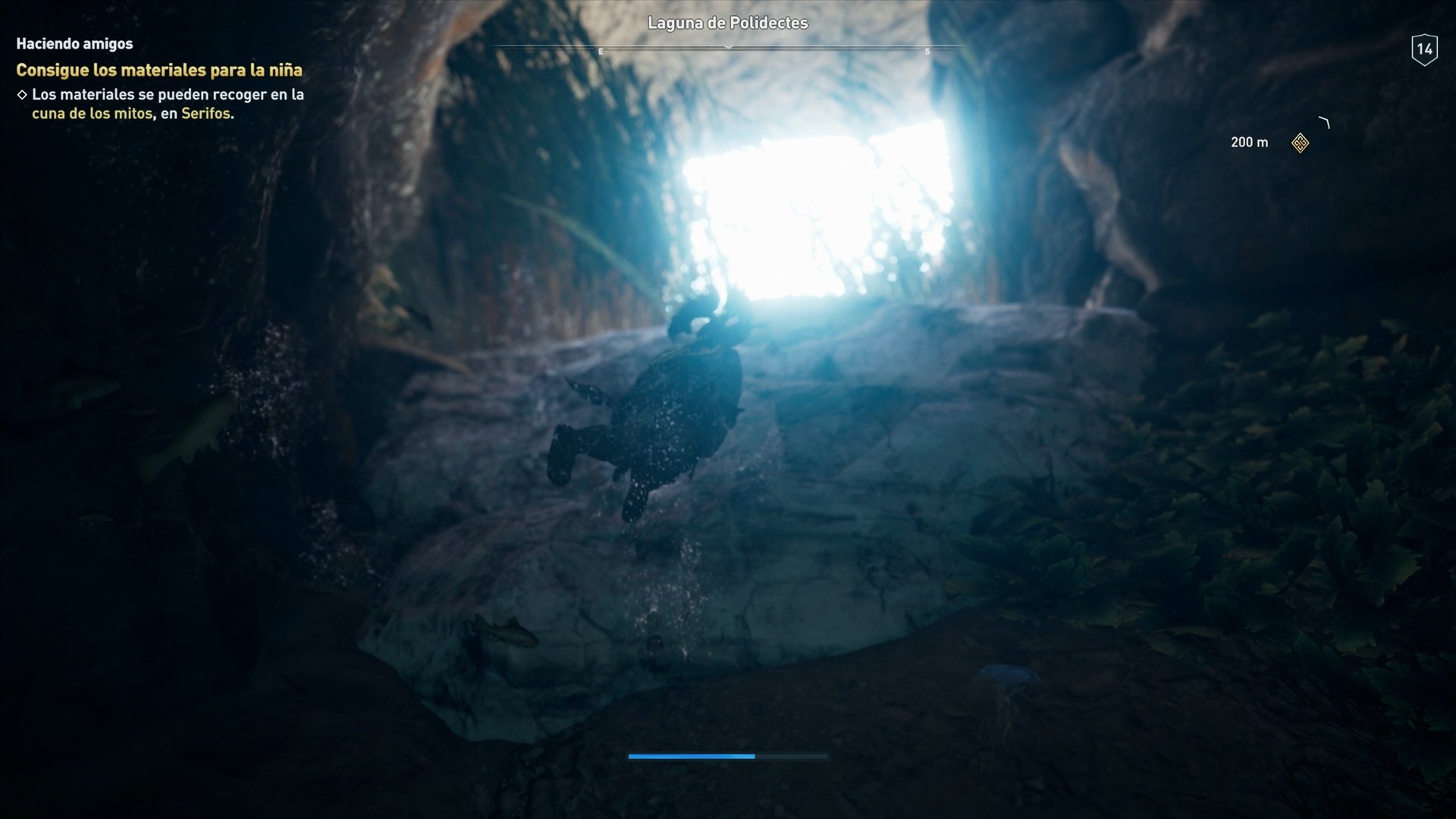Click the E marker on the compass
Image resolution: width=1456 pixels, height=819 pixels.
(x=601, y=52)
